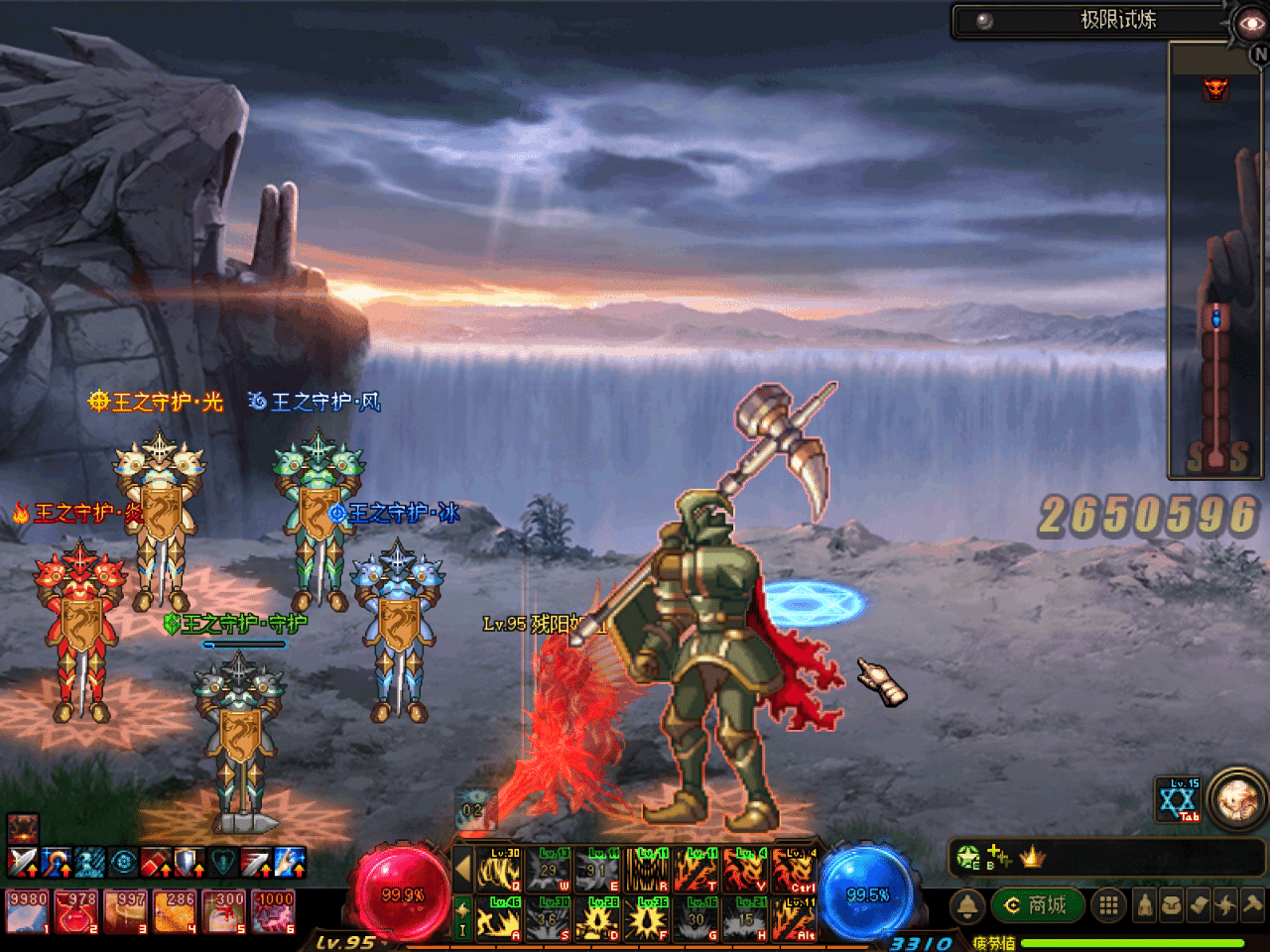1270x952 pixels.
Task: Open the 商城 shop button
Action: coord(1036,905)
